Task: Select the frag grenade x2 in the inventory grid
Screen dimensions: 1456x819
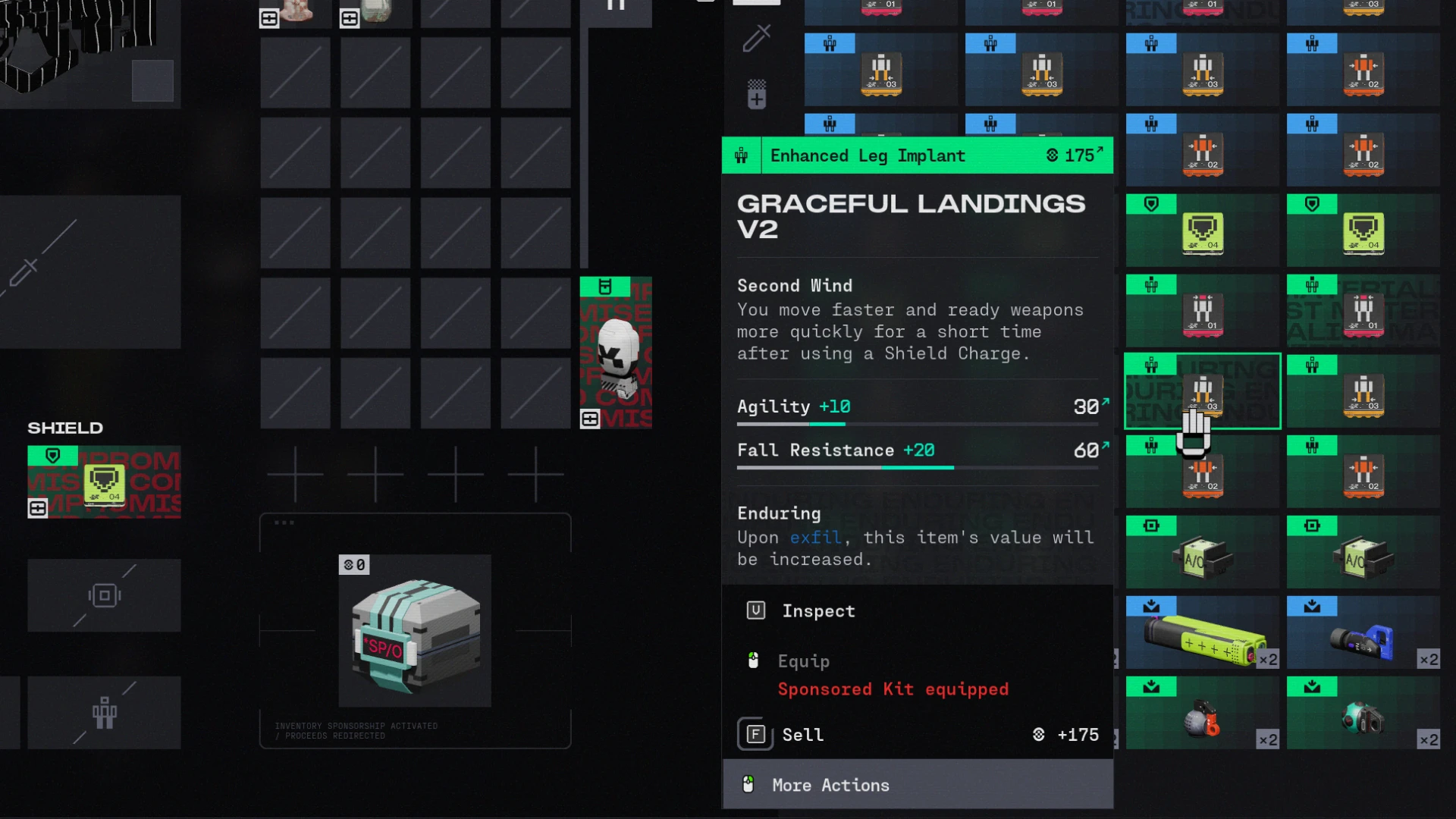Action: click(x=1203, y=717)
